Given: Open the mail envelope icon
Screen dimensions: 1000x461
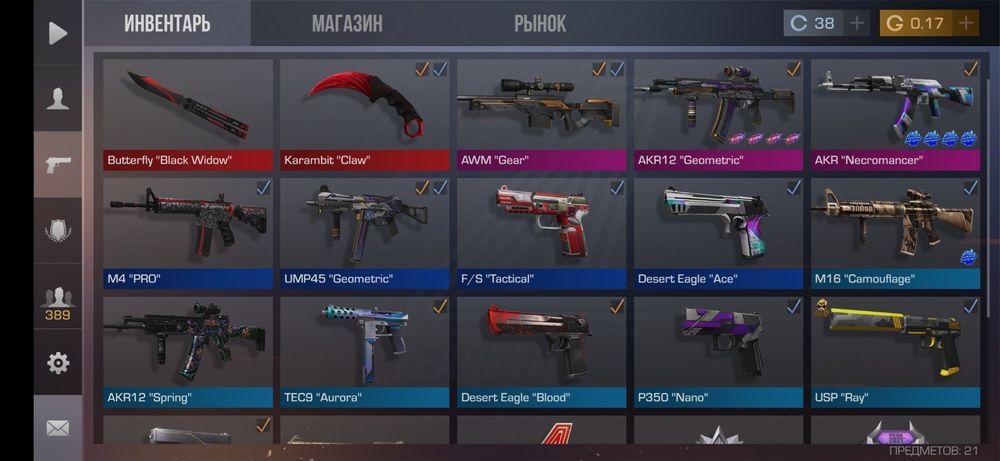Looking at the screenshot, I should pyautogui.click(x=58, y=428).
